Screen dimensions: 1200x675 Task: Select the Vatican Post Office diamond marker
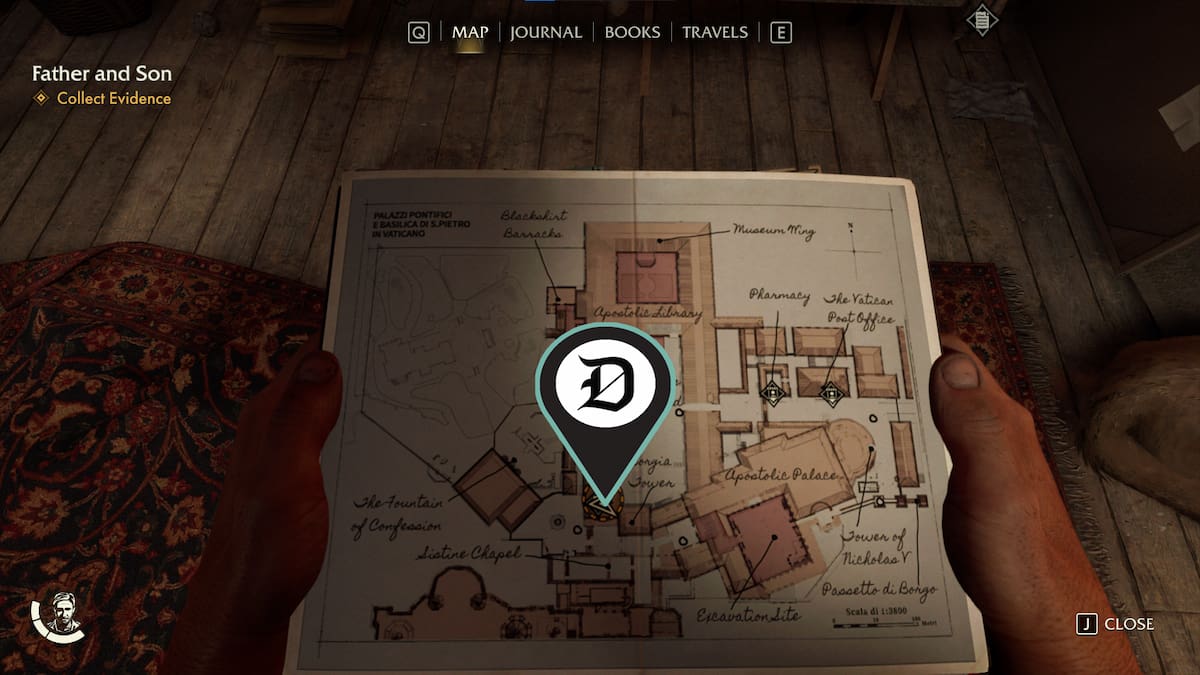pos(831,393)
